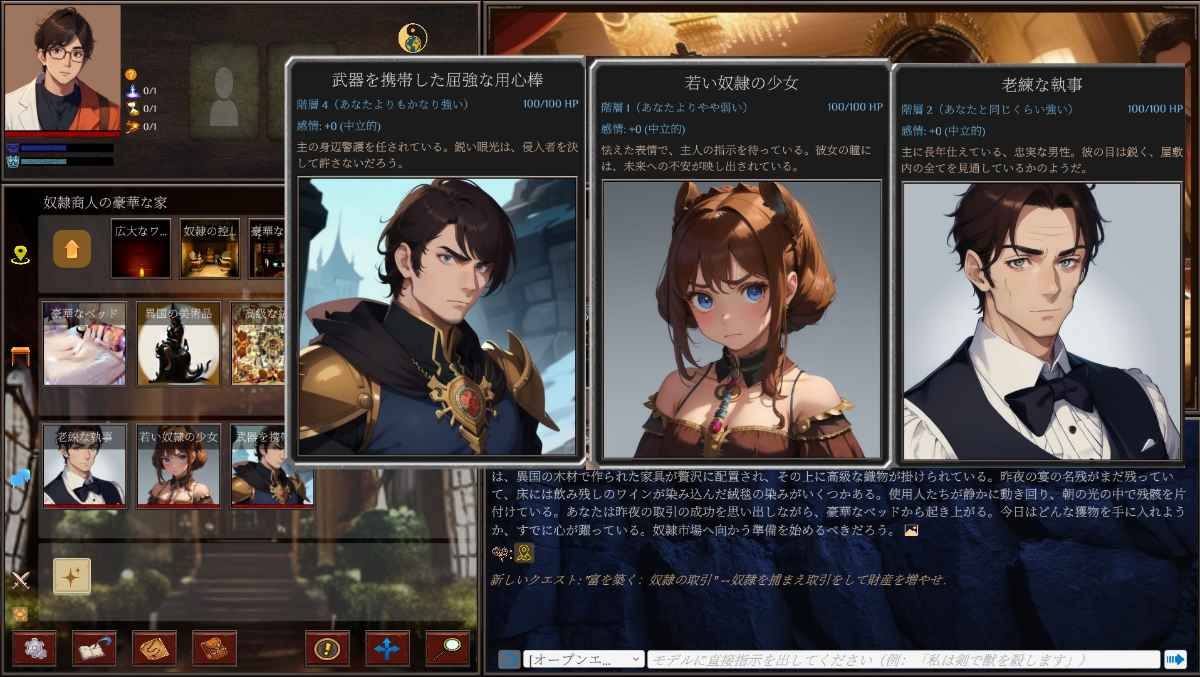Screen dimensions: 1200x677
Task: Activate the sparkle star ability slot
Action: click(72, 576)
